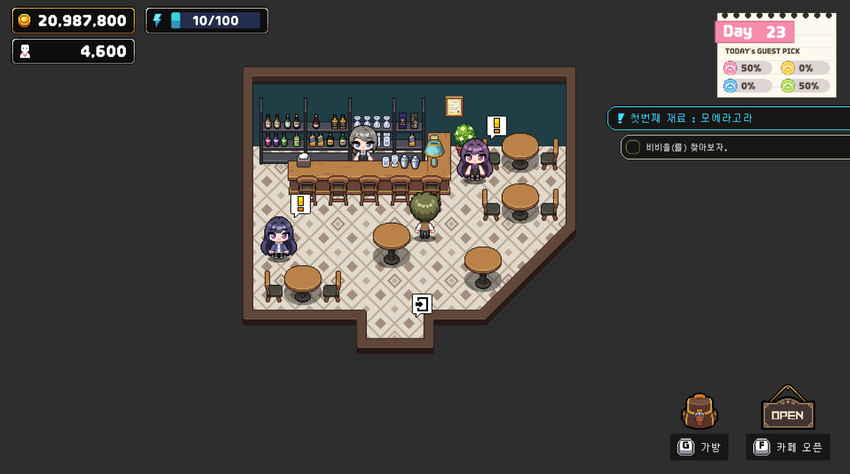The image size is (850, 474).
Task: Select the first ingredient quest tracker
Action: point(728,118)
